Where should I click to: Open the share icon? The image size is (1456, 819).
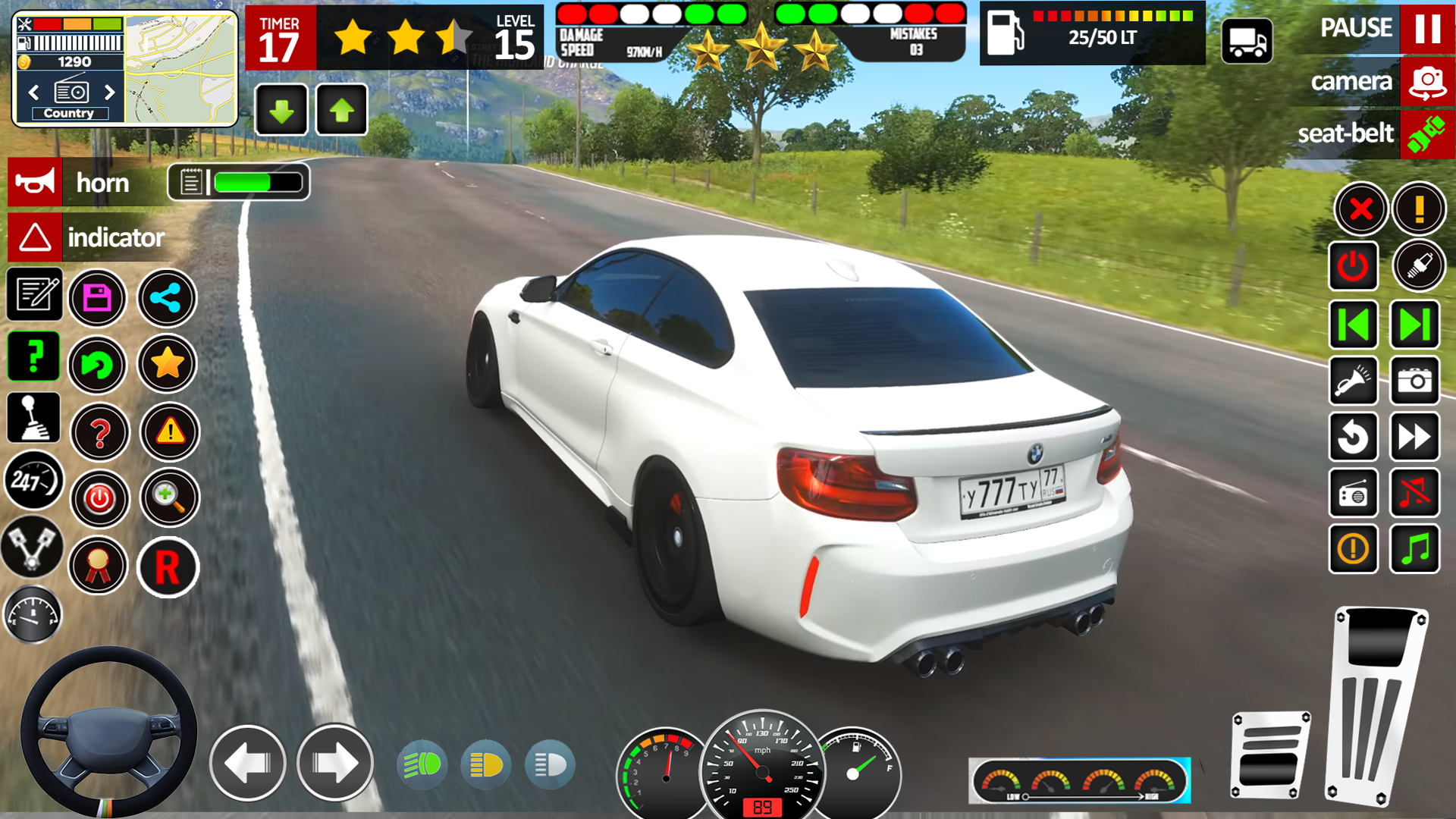(168, 298)
